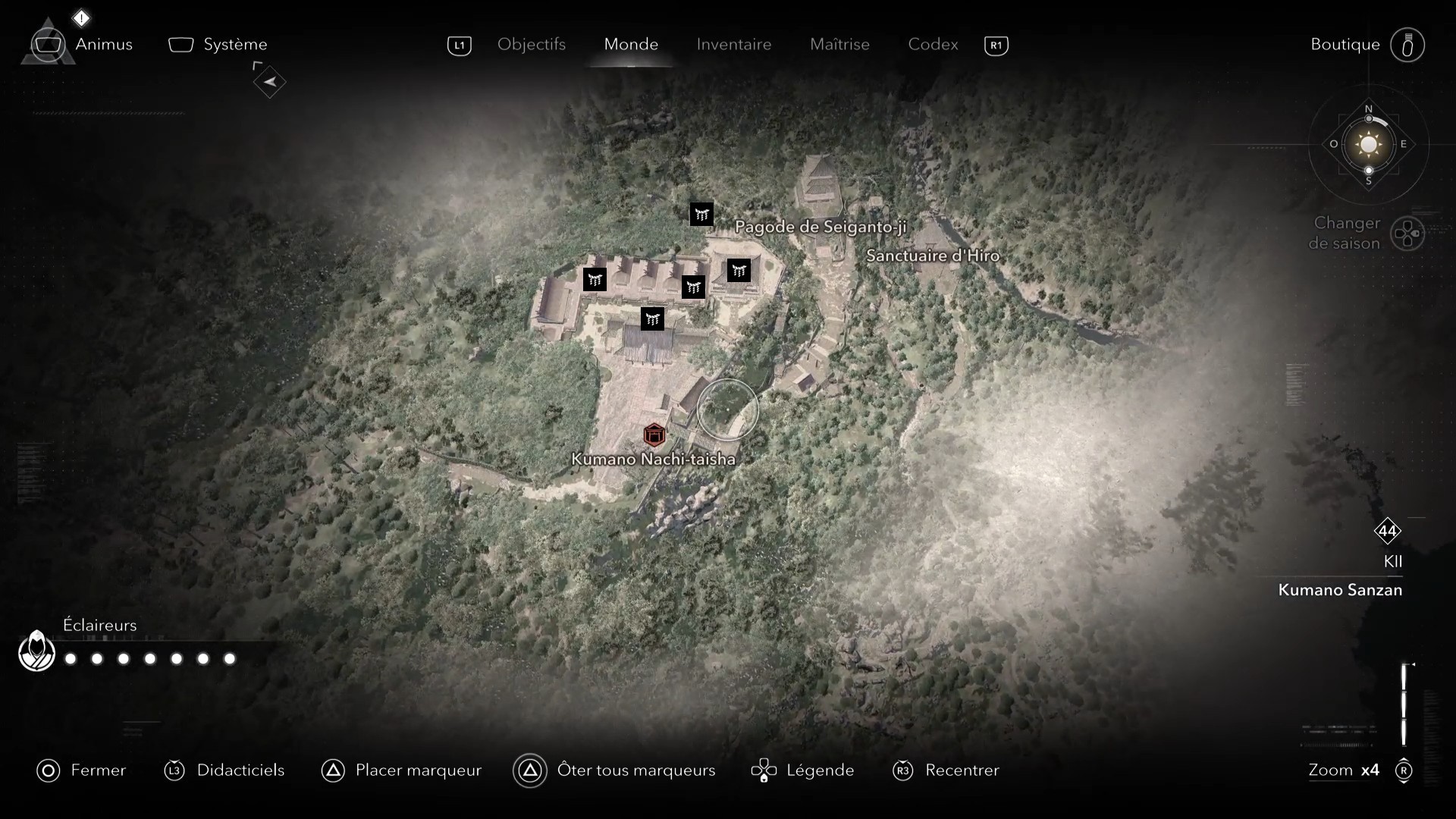Open the Inventaire tab
The image size is (1456, 819).
point(733,45)
